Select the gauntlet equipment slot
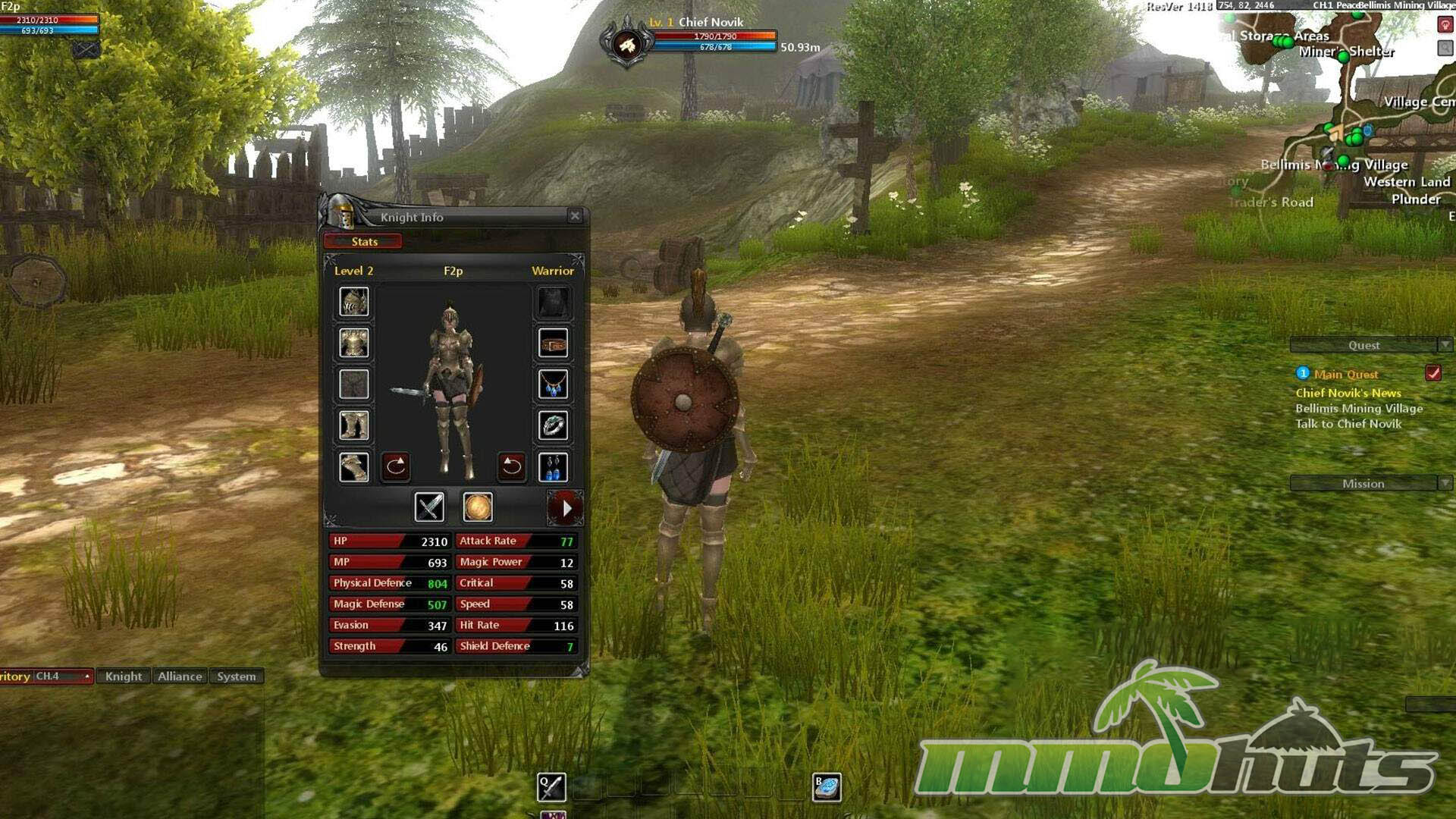 click(x=354, y=467)
